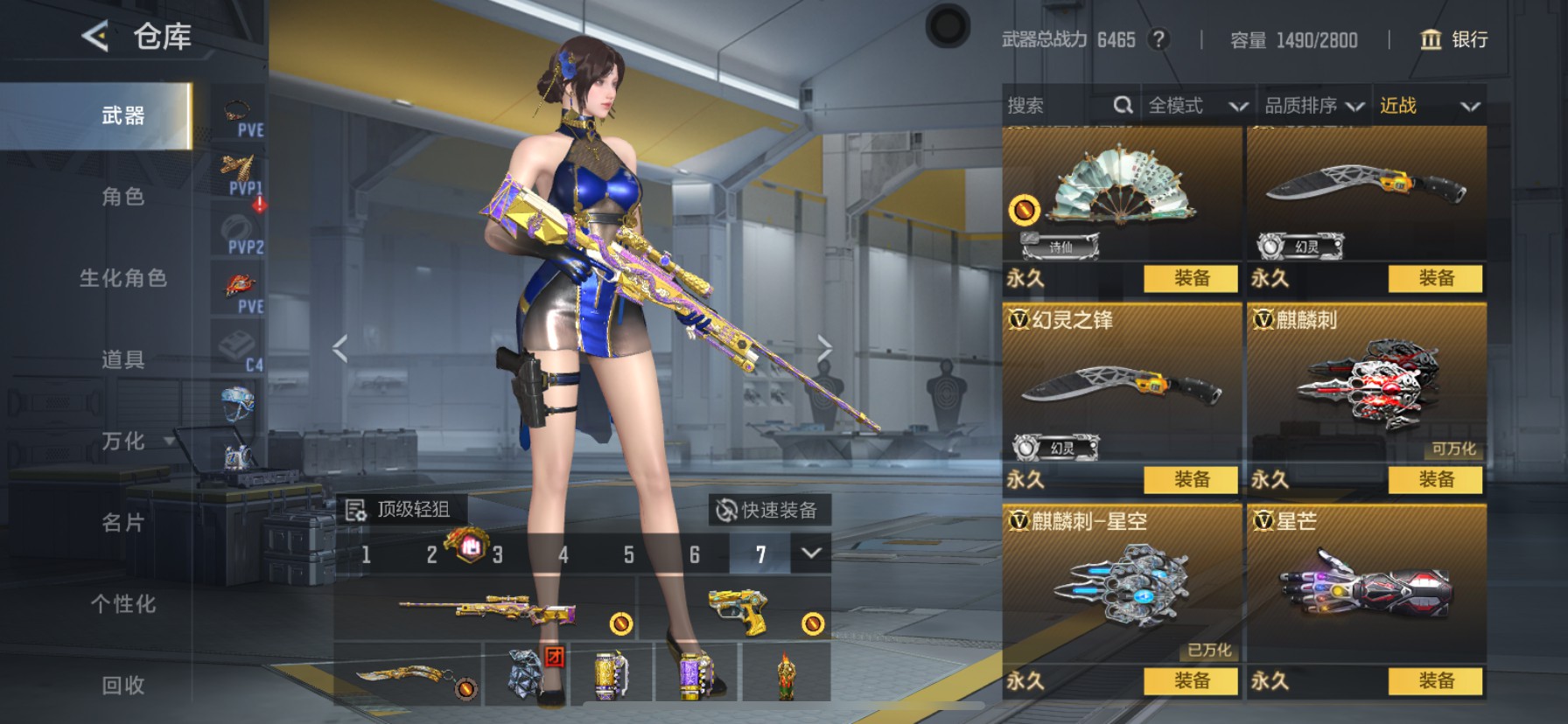Equip the 星芒 gauntlet
This screenshot has width=1568, height=724.
coord(1435,680)
